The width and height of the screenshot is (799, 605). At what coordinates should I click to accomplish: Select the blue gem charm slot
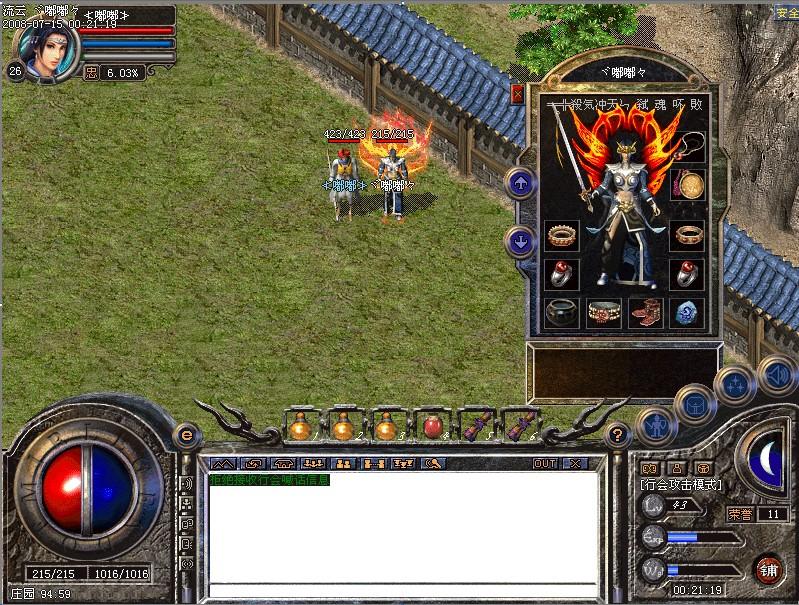point(687,313)
